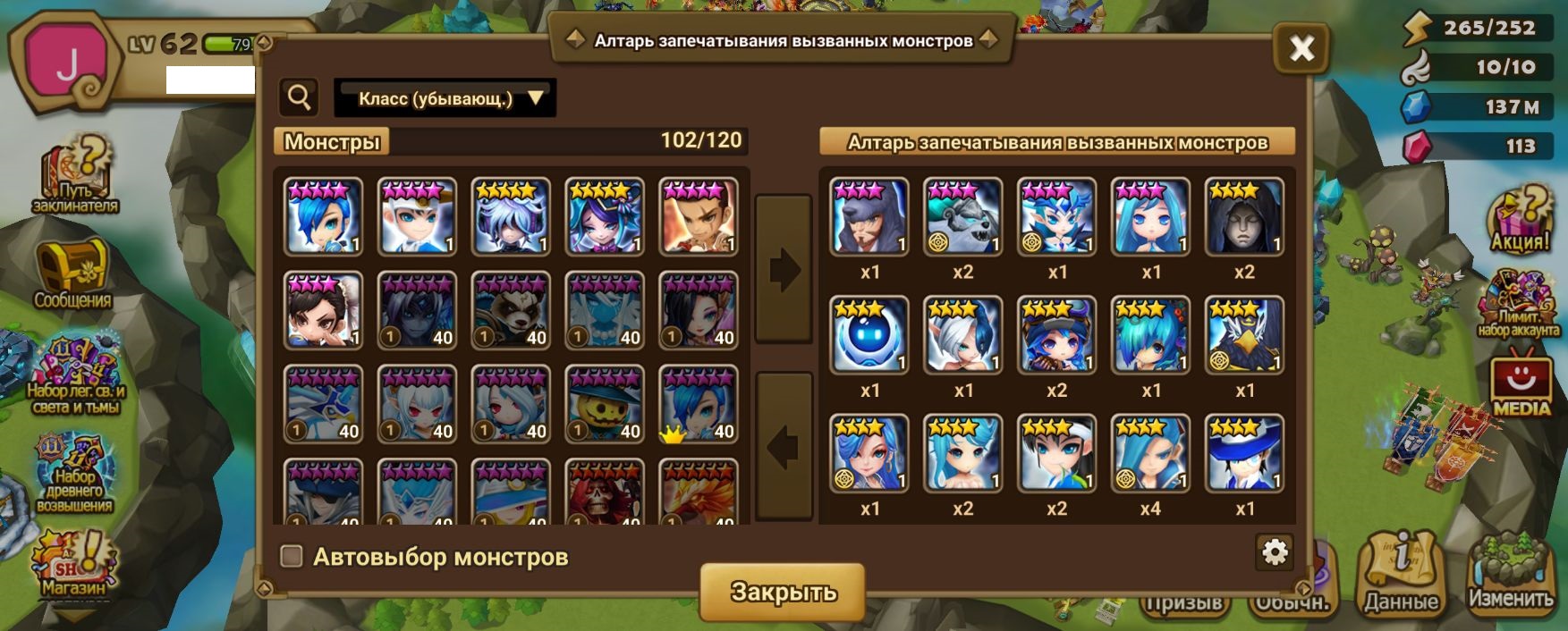The image size is (1568, 631).
Task: Toggle the Автовыбор монстров checkbox
Action: click(292, 557)
